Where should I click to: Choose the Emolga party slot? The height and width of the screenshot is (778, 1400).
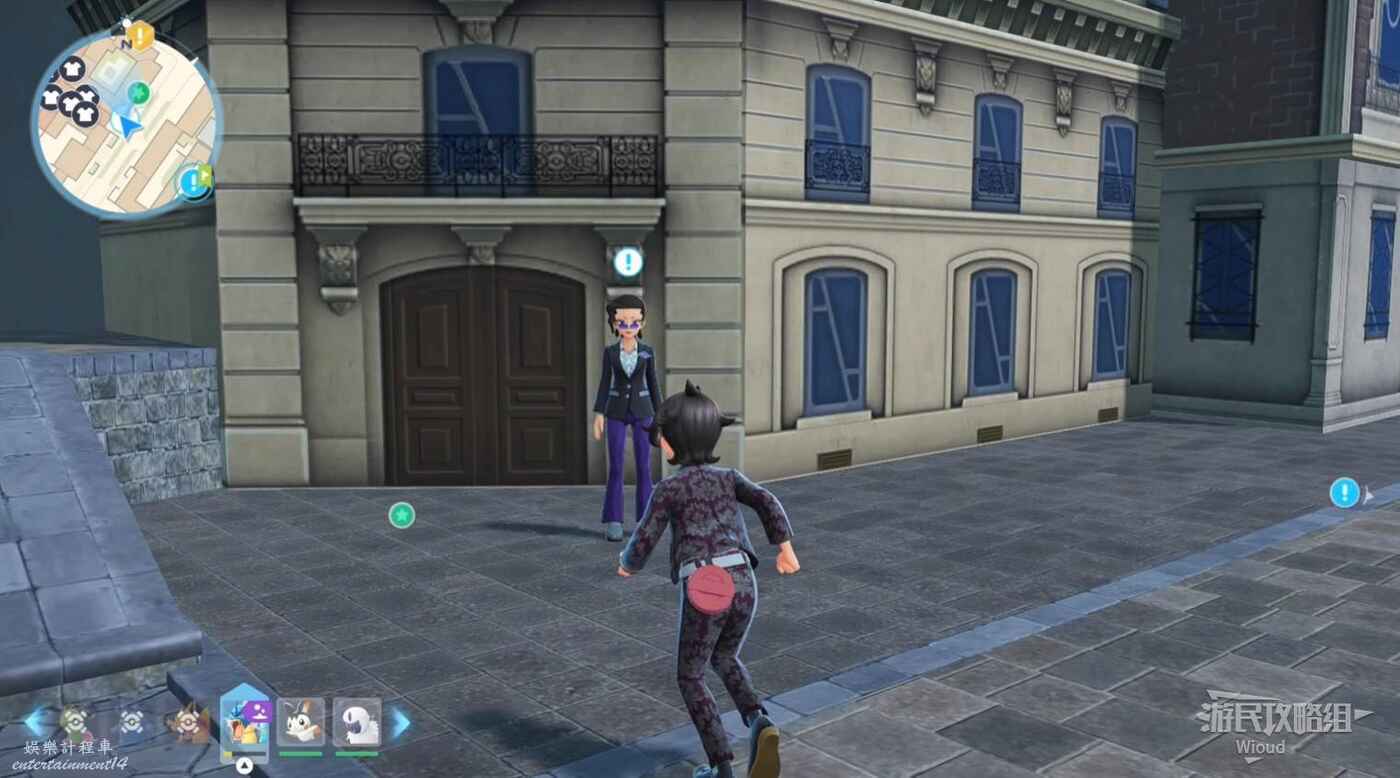pyautogui.click(x=301, y=723)
